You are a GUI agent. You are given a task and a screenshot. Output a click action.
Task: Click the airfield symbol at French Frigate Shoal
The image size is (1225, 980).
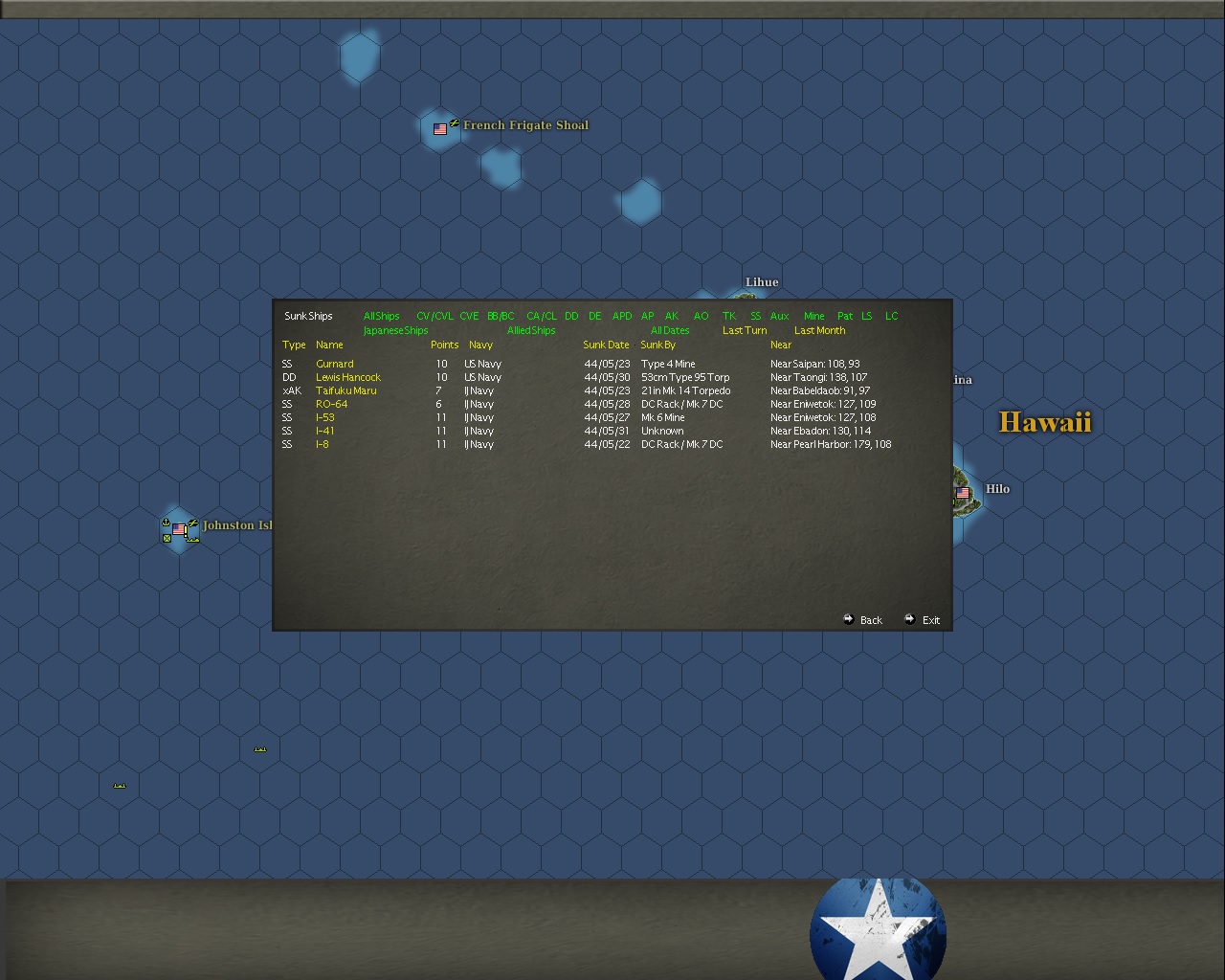[455, 122]
